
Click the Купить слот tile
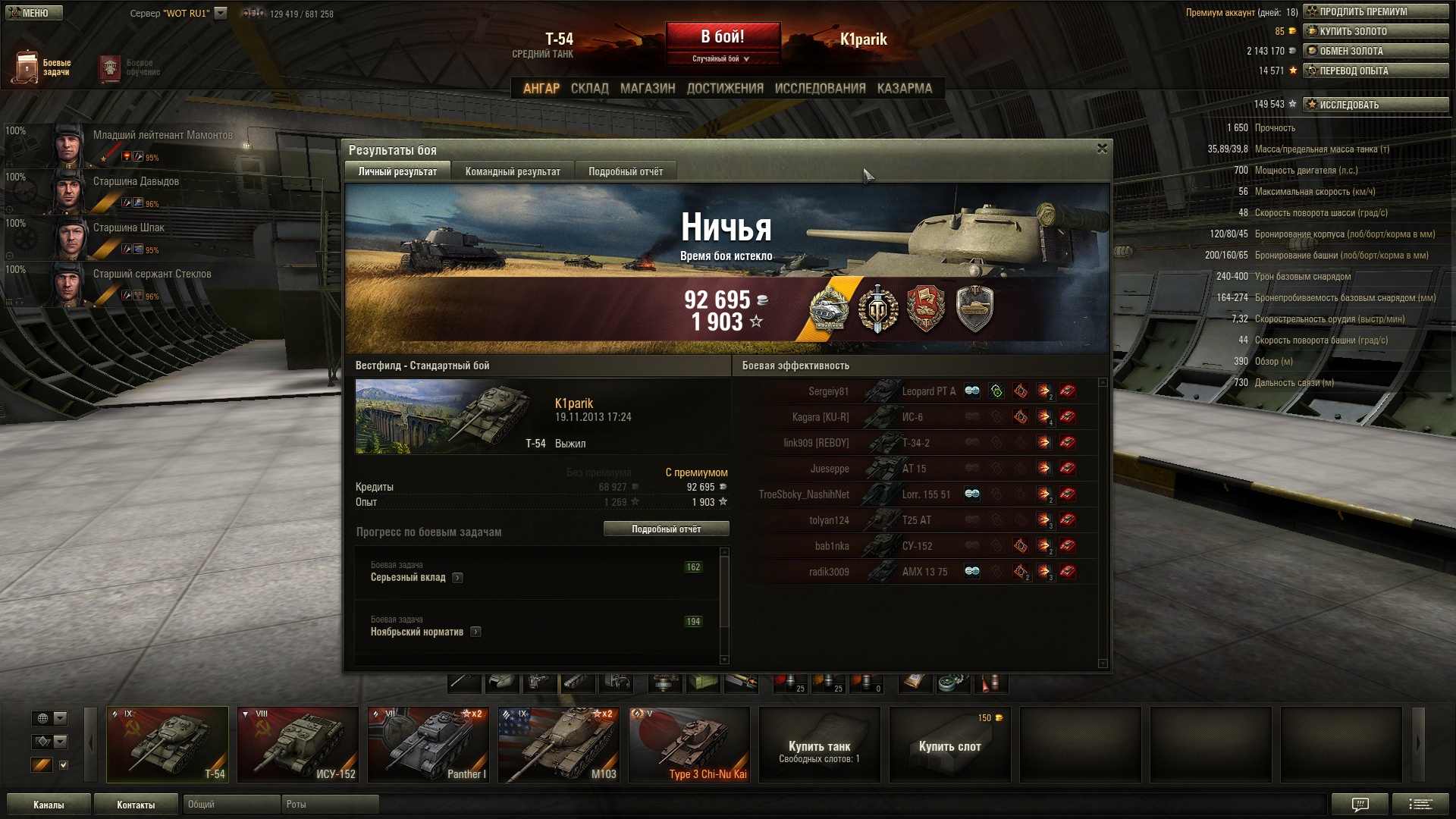click(949, 745)
